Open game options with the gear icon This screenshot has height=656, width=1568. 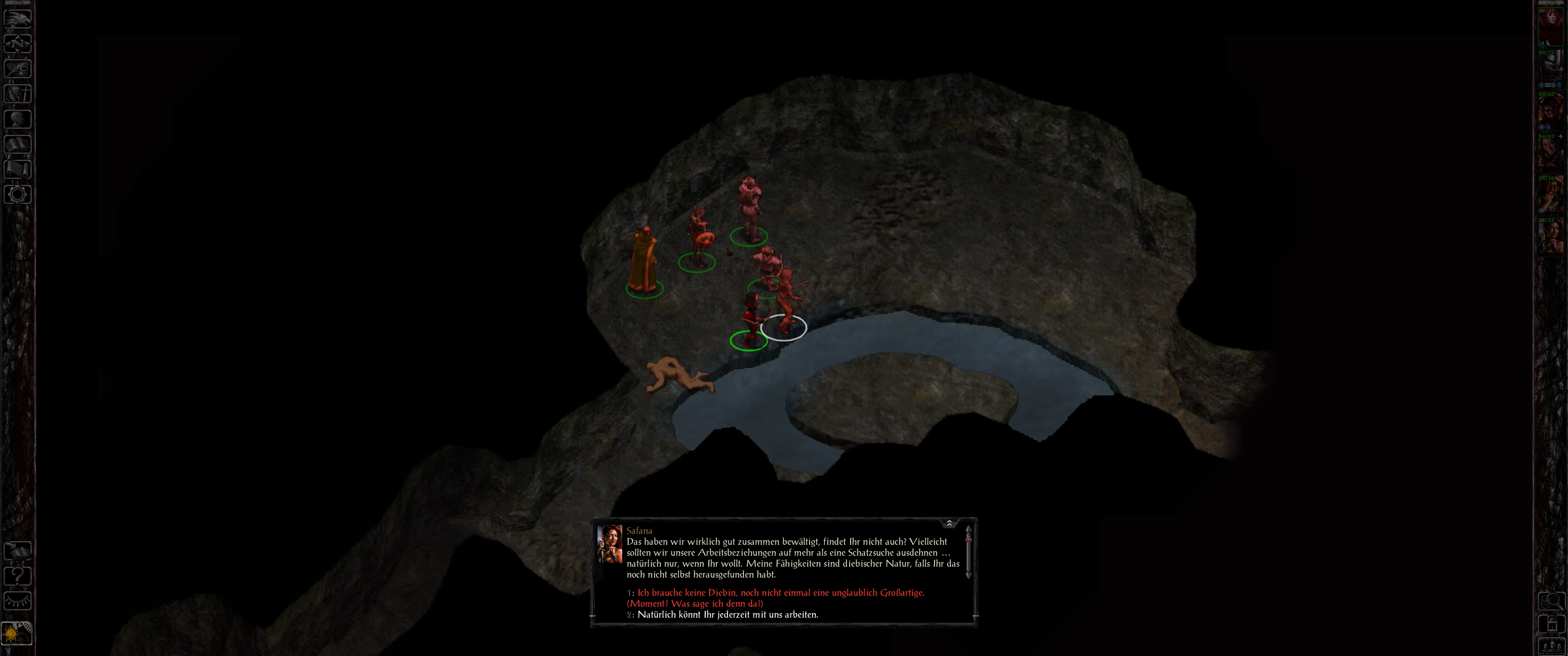[x=18, y=195]
